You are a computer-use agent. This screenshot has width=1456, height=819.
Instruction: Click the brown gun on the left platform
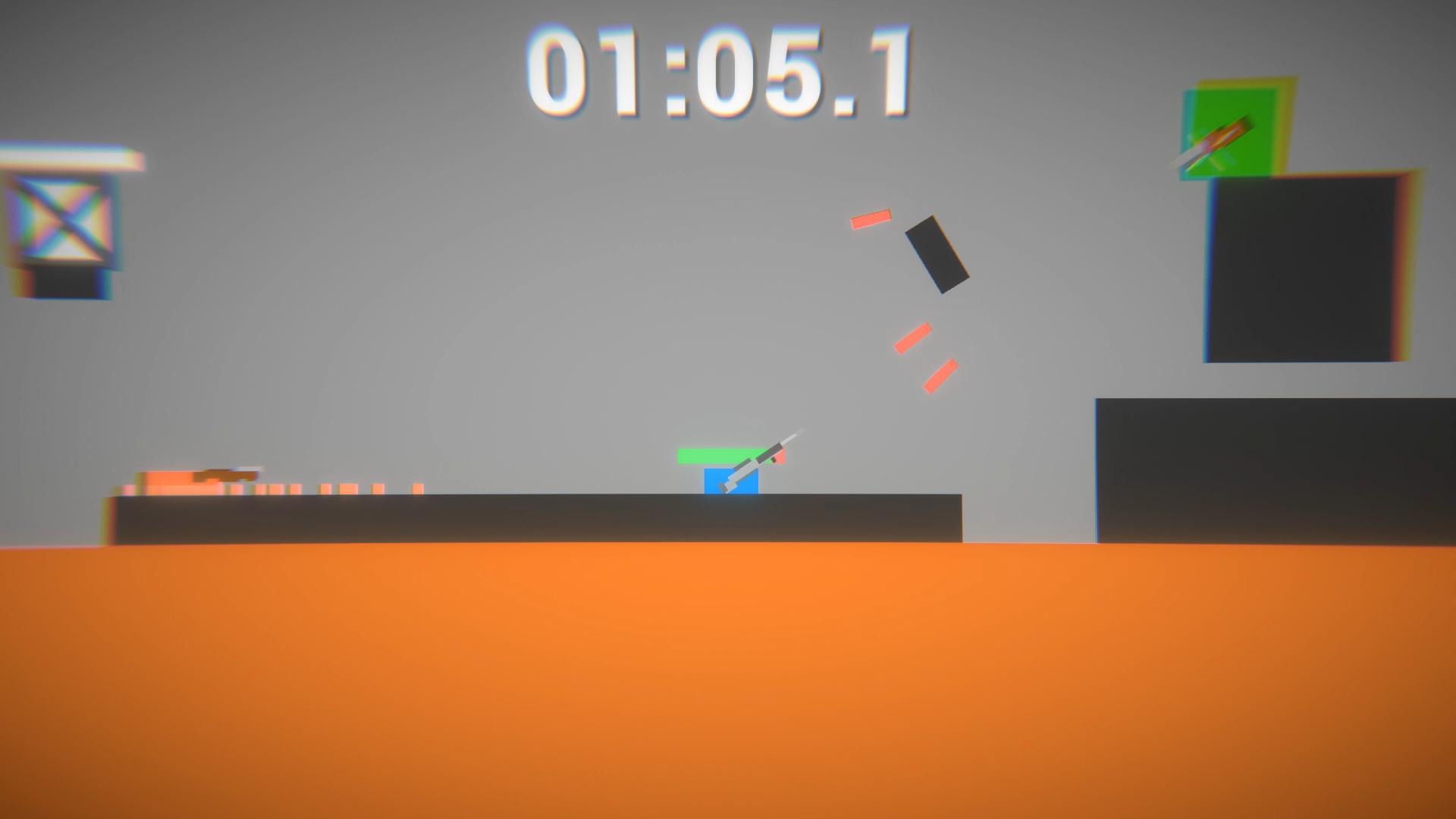(x=227, y=474)
